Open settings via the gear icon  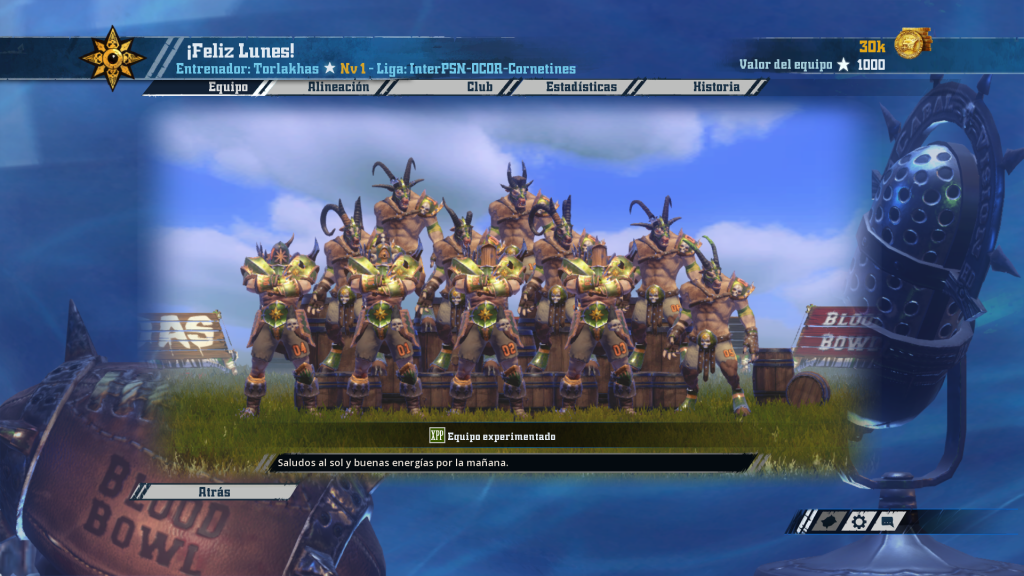tap(858, 521)
